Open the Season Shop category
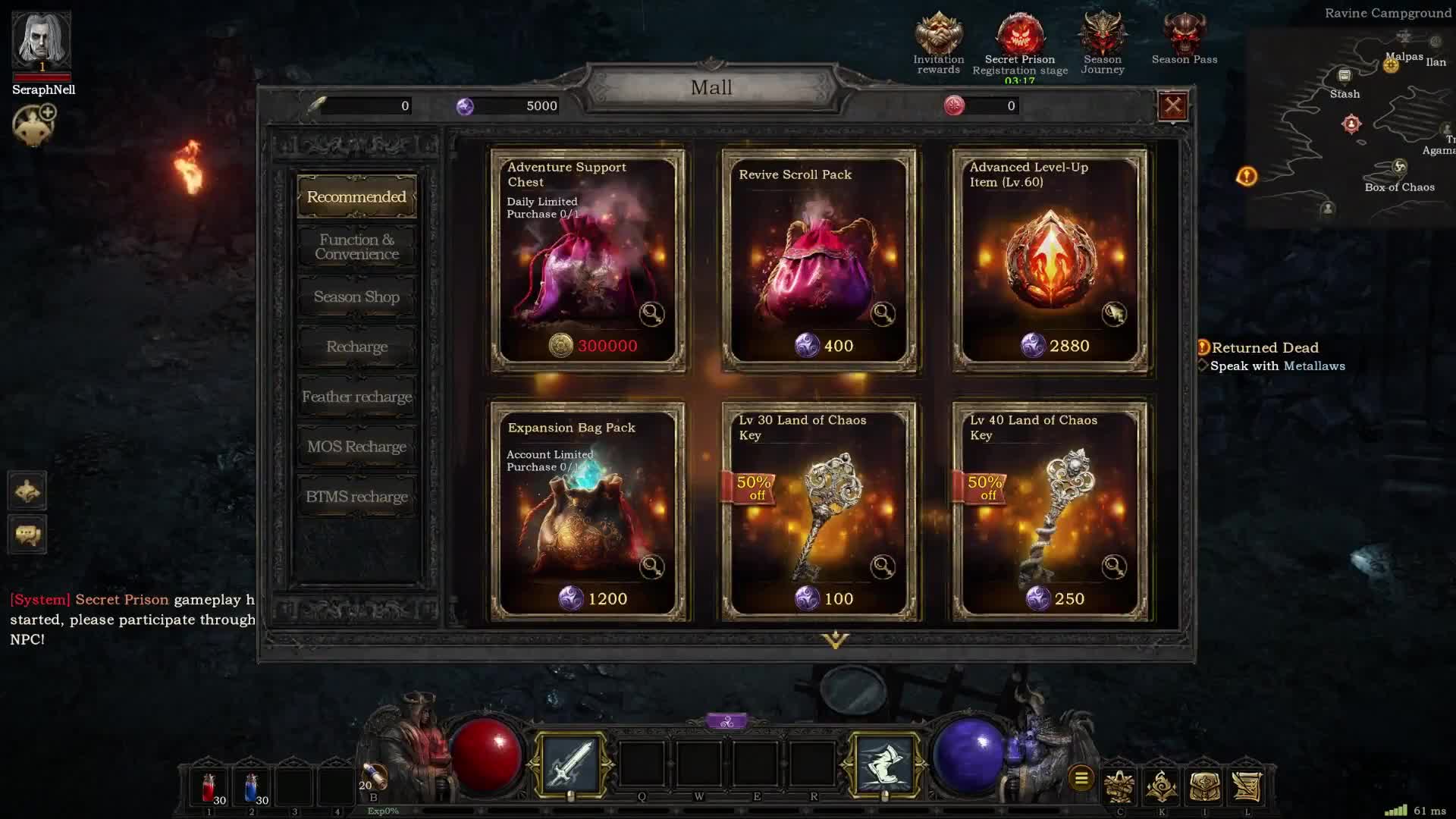The image size is (1456, 819). (356, 297)
